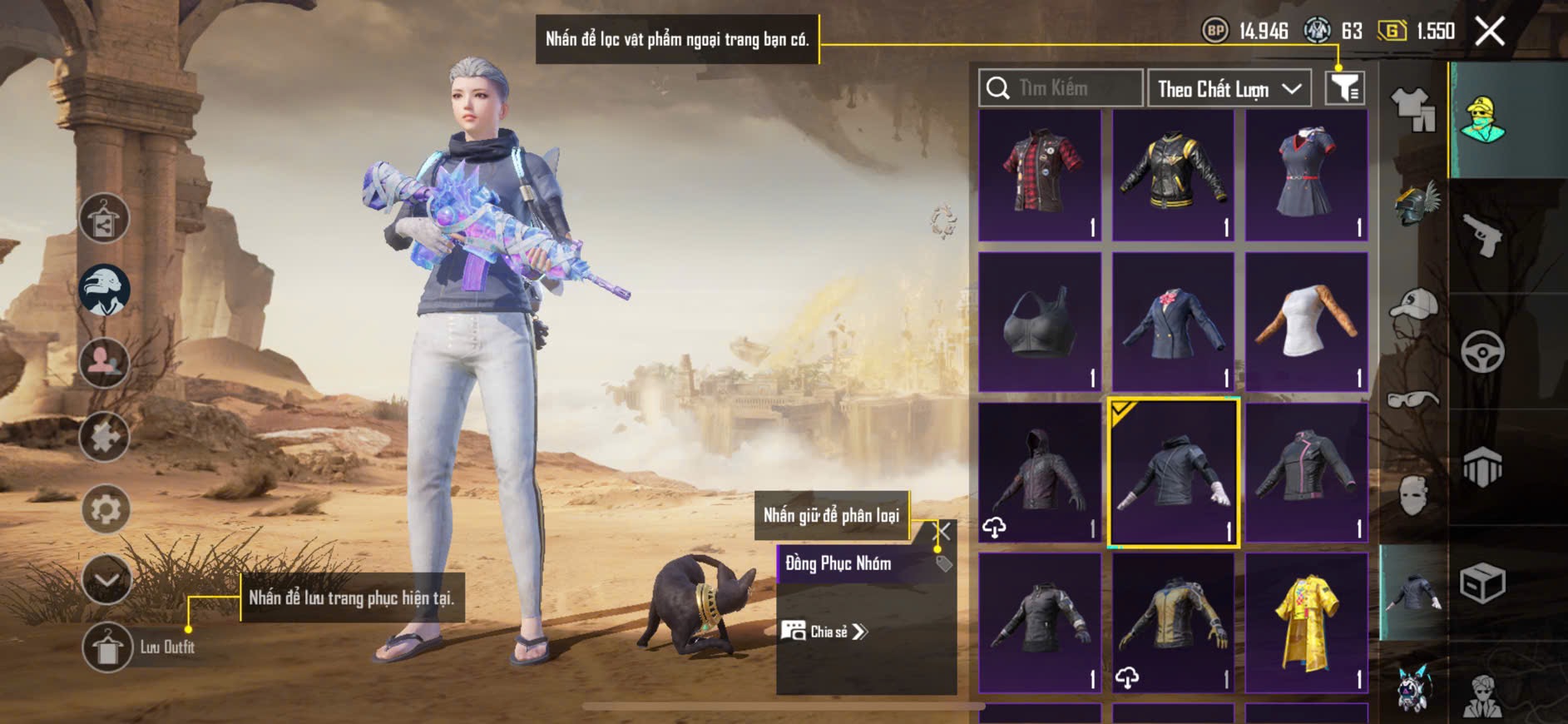Open the helmet category in the sidebar
This screenshot has height=724, width=1568.
[1412, 204]
